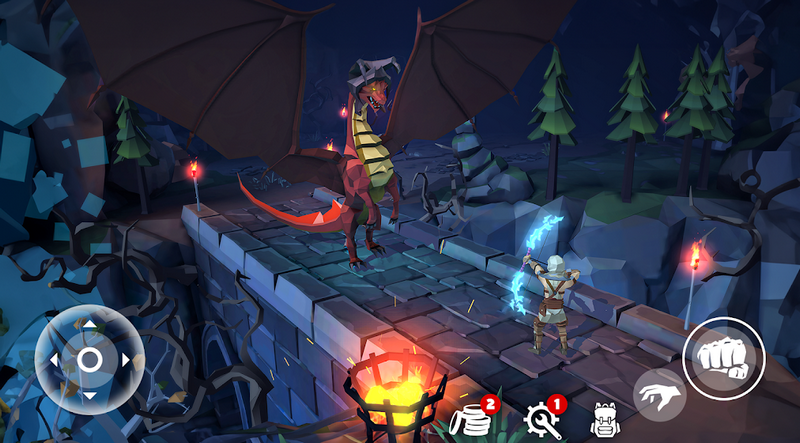The image size is (800, 443).
Task: Tap the virtual joystick center ring
Action: [x=89, y=359]
